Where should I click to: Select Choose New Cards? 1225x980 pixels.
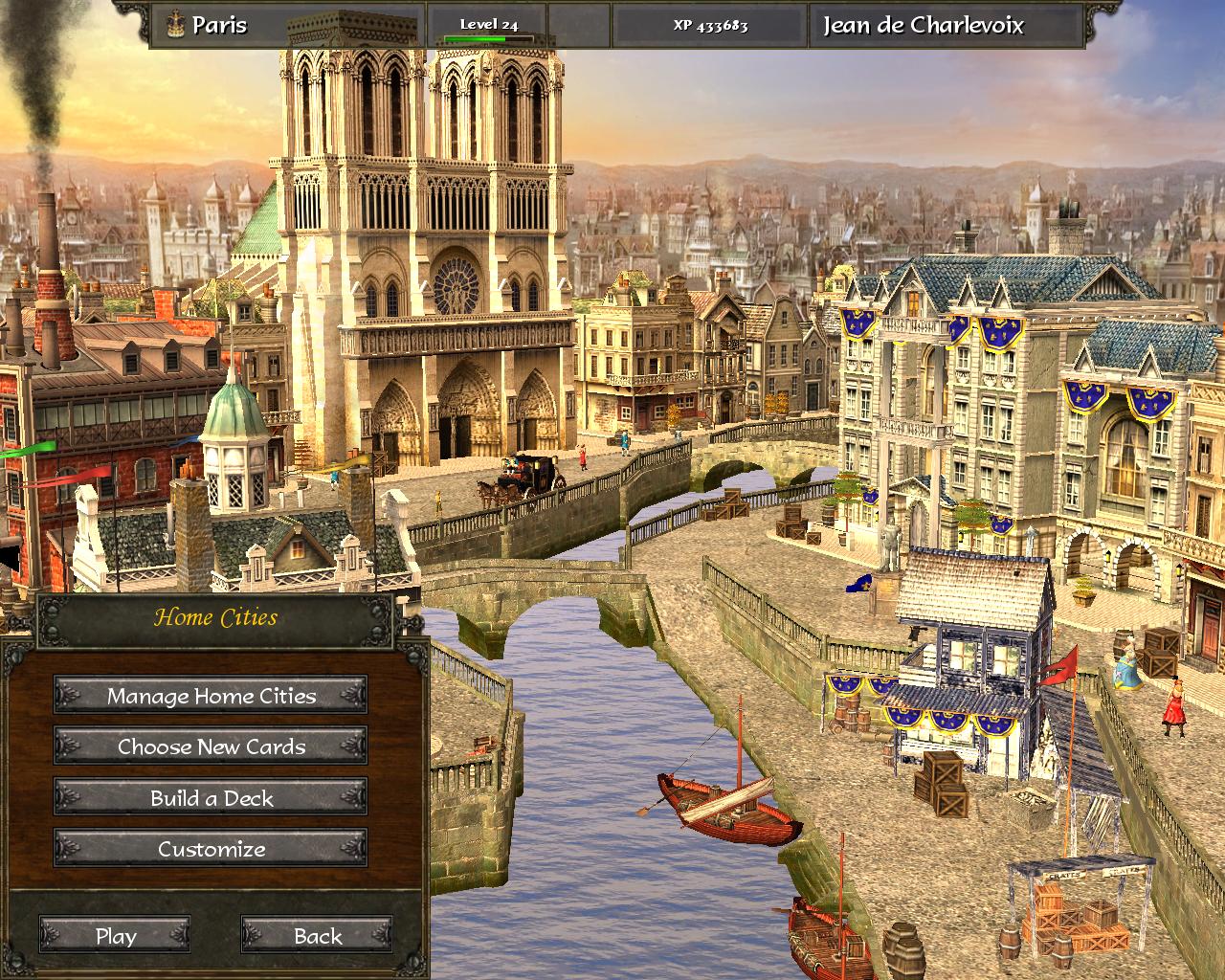coord(211,746)
